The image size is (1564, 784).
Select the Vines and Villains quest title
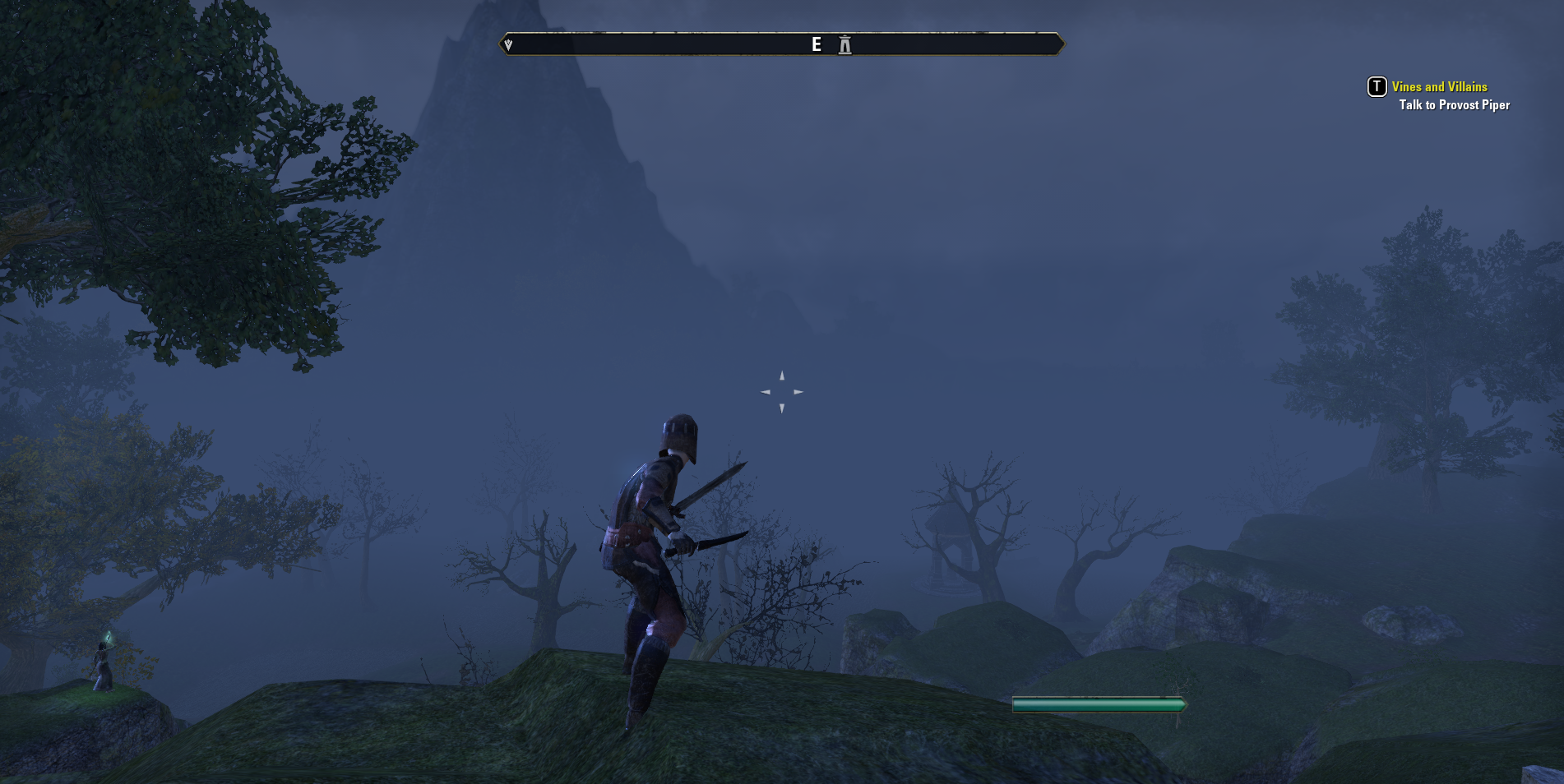tap(1439, 87)
